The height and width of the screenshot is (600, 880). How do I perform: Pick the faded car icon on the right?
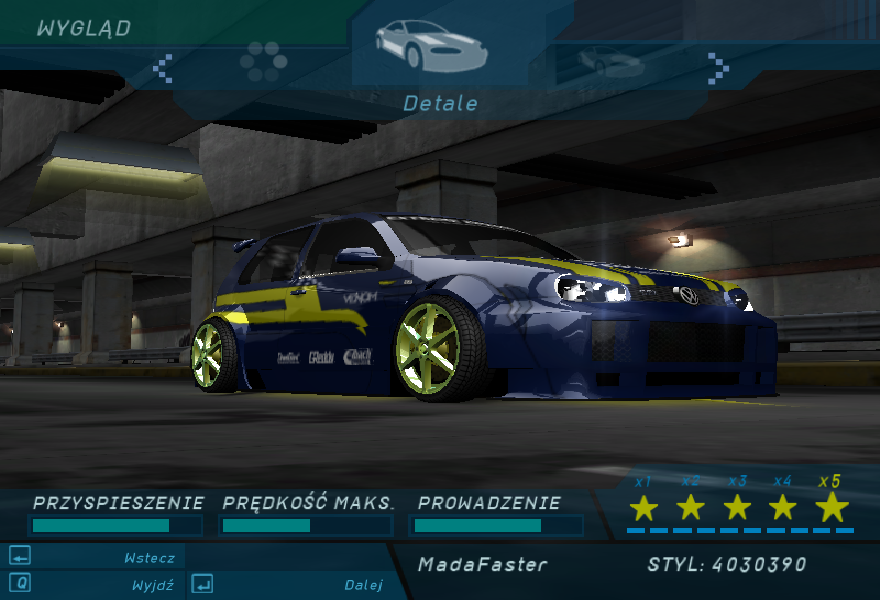[609, 62]
